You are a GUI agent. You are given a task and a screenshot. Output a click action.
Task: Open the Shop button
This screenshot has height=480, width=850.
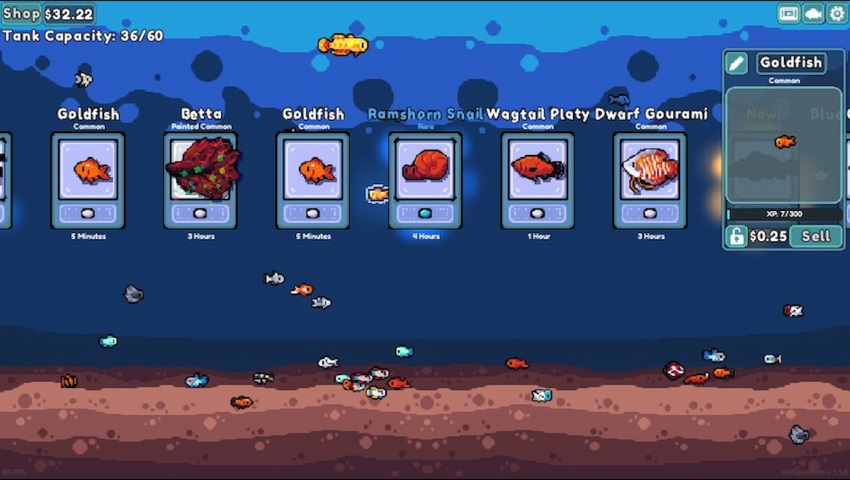click(x=21, y=13)
